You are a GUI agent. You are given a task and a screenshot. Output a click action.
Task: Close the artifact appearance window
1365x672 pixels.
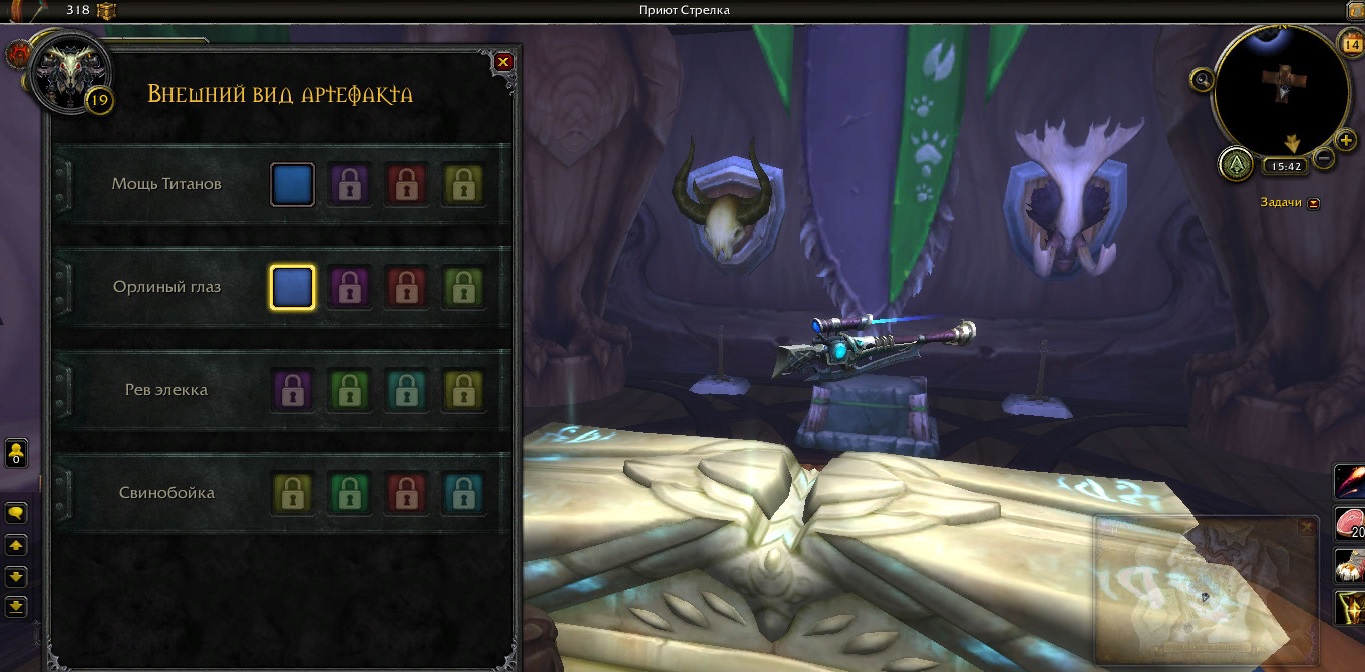[x=503, y=62]
